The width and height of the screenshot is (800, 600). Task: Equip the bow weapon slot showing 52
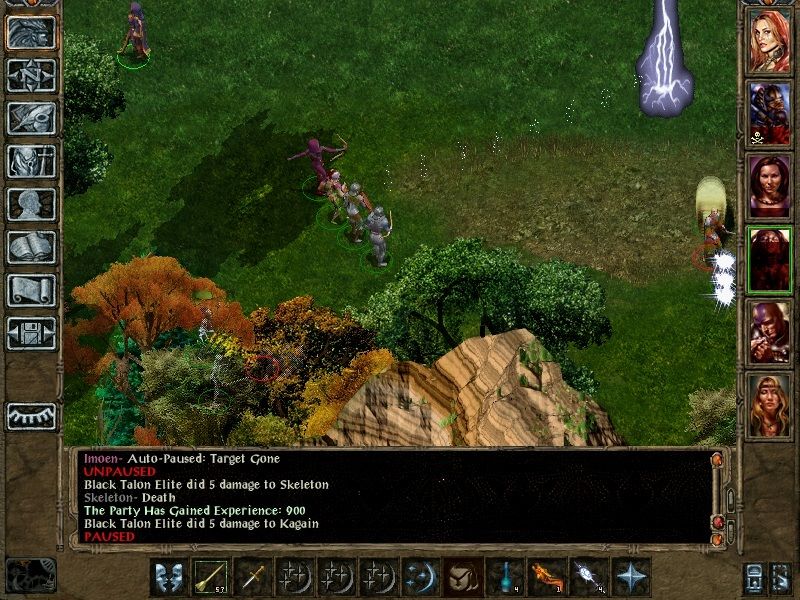pos(212,577)
